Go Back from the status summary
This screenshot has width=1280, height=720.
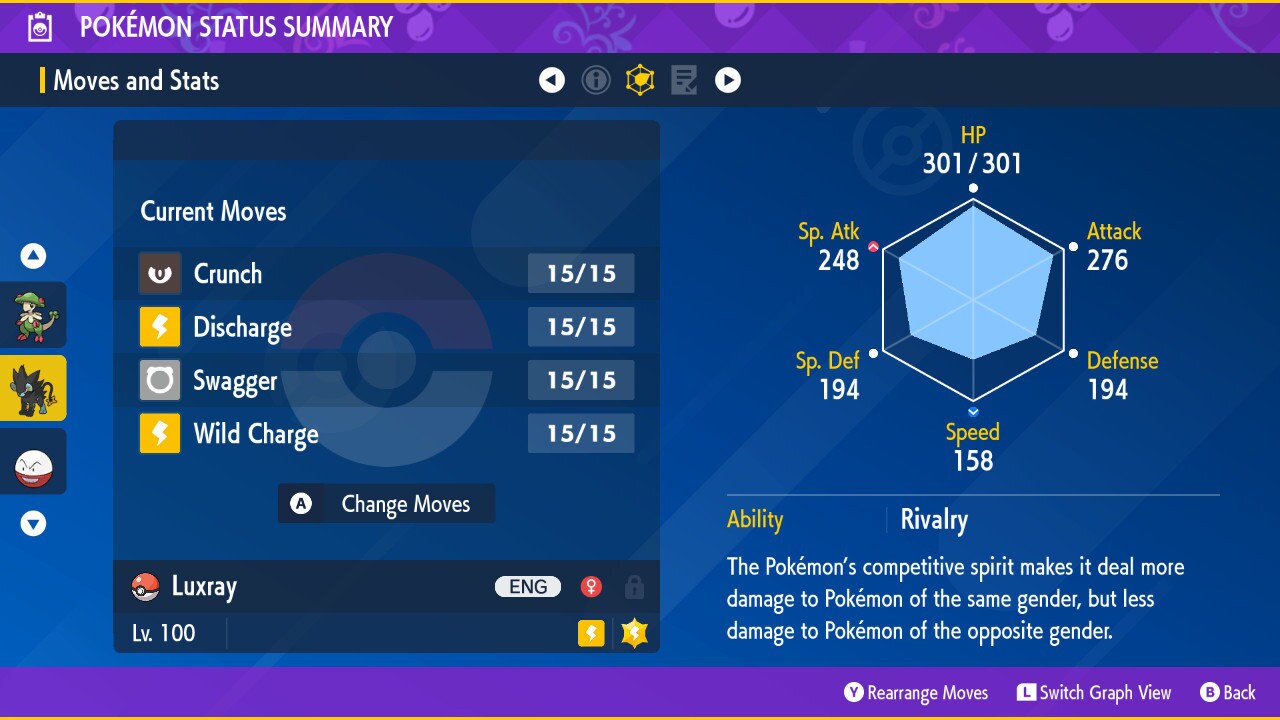pyautogui.click(x=1228, y=693)
